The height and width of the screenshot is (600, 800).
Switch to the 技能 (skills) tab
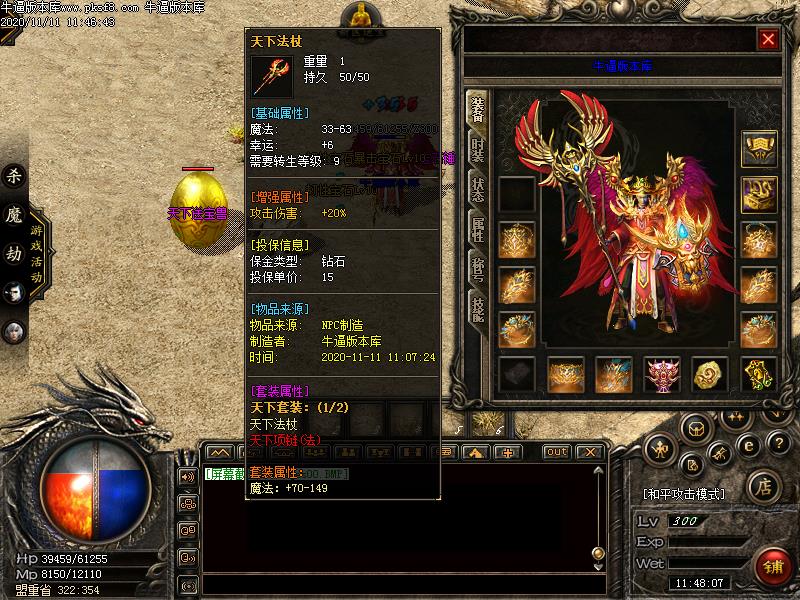(x=478, y=306)
